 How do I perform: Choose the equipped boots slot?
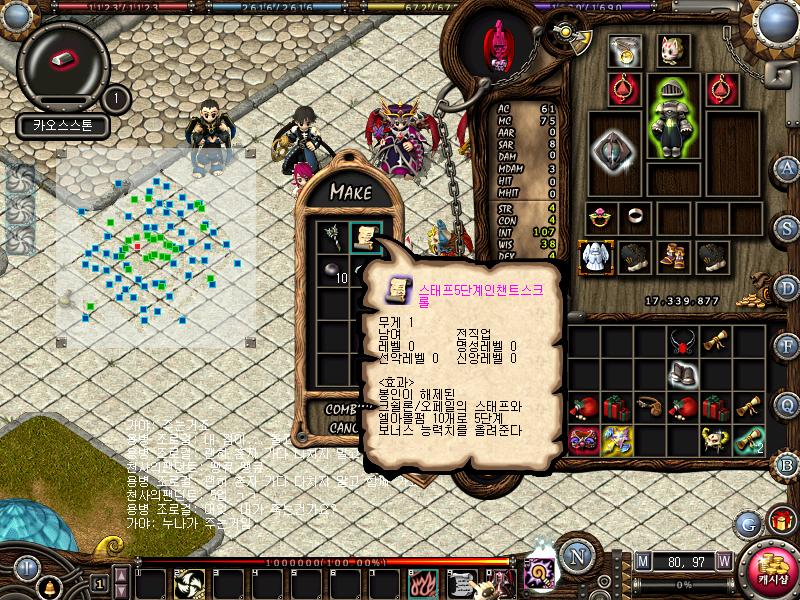pyautogui.click(x=671, y=257)
